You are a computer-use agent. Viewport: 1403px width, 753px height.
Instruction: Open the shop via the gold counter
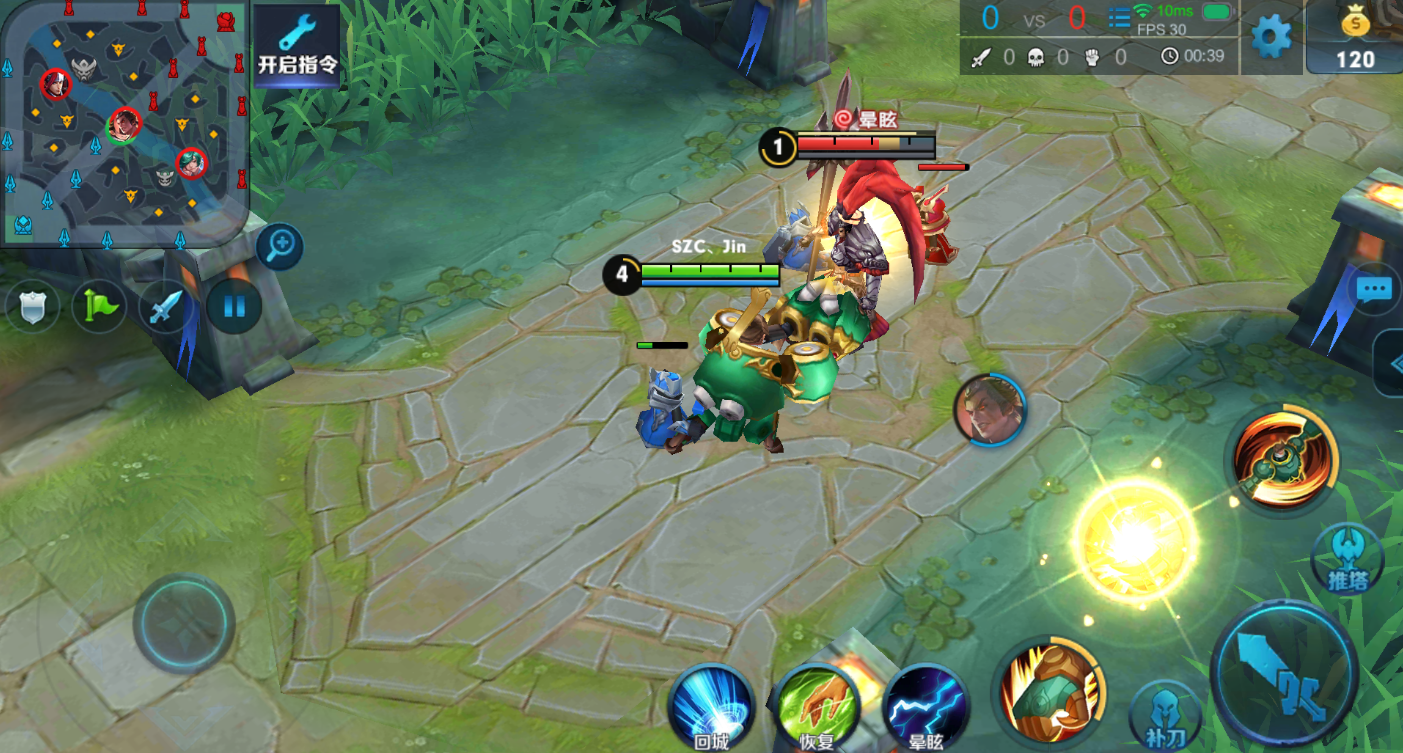pyautogui.click(x=1355, y=38)
